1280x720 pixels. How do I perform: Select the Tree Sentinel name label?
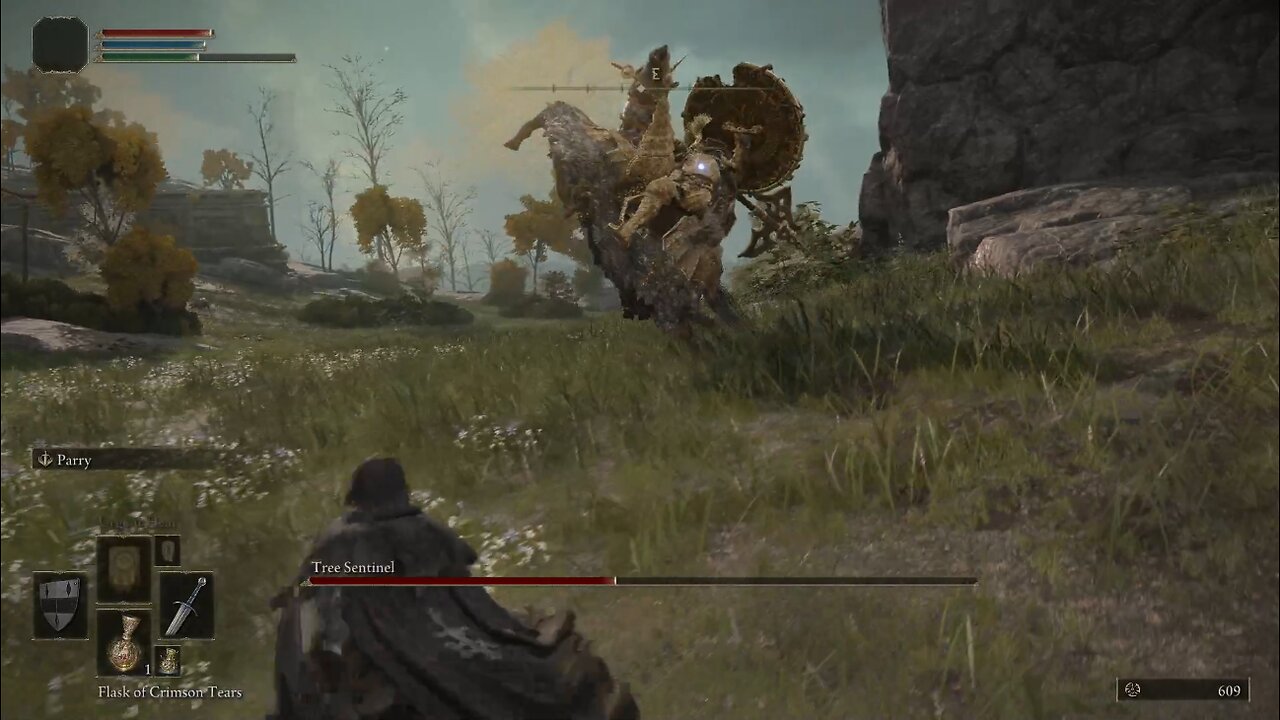point(352,567)
